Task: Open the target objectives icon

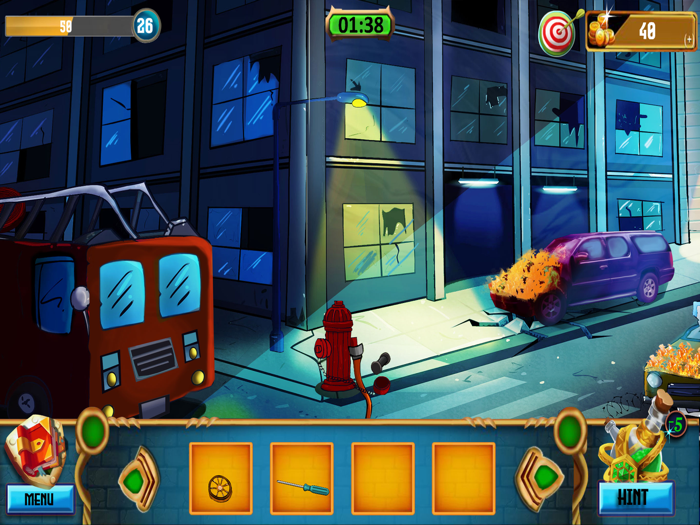Action: pos(557,33)
